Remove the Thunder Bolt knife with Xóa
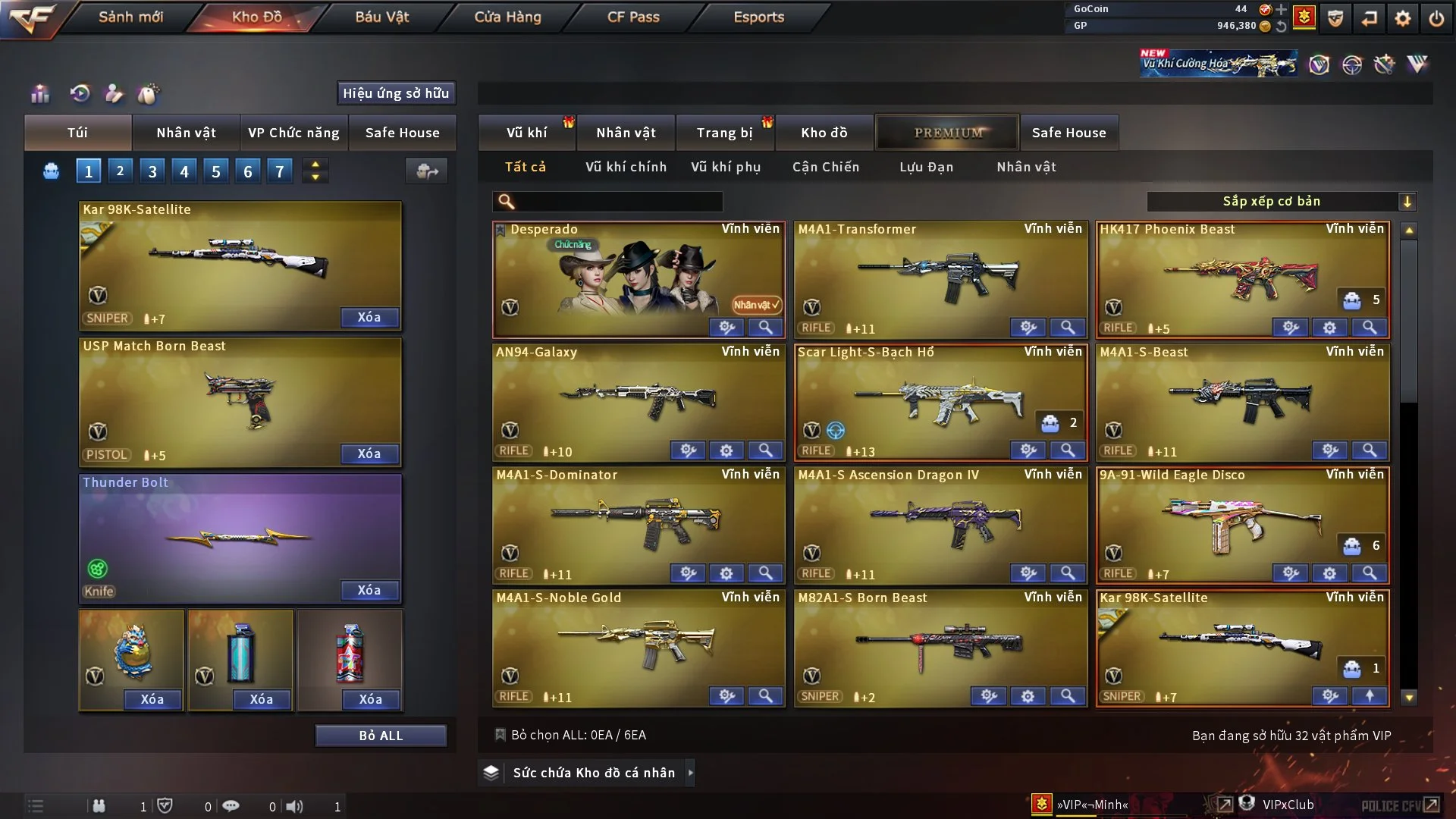The width and height of the screenshot is (1456, 819). 369,590
